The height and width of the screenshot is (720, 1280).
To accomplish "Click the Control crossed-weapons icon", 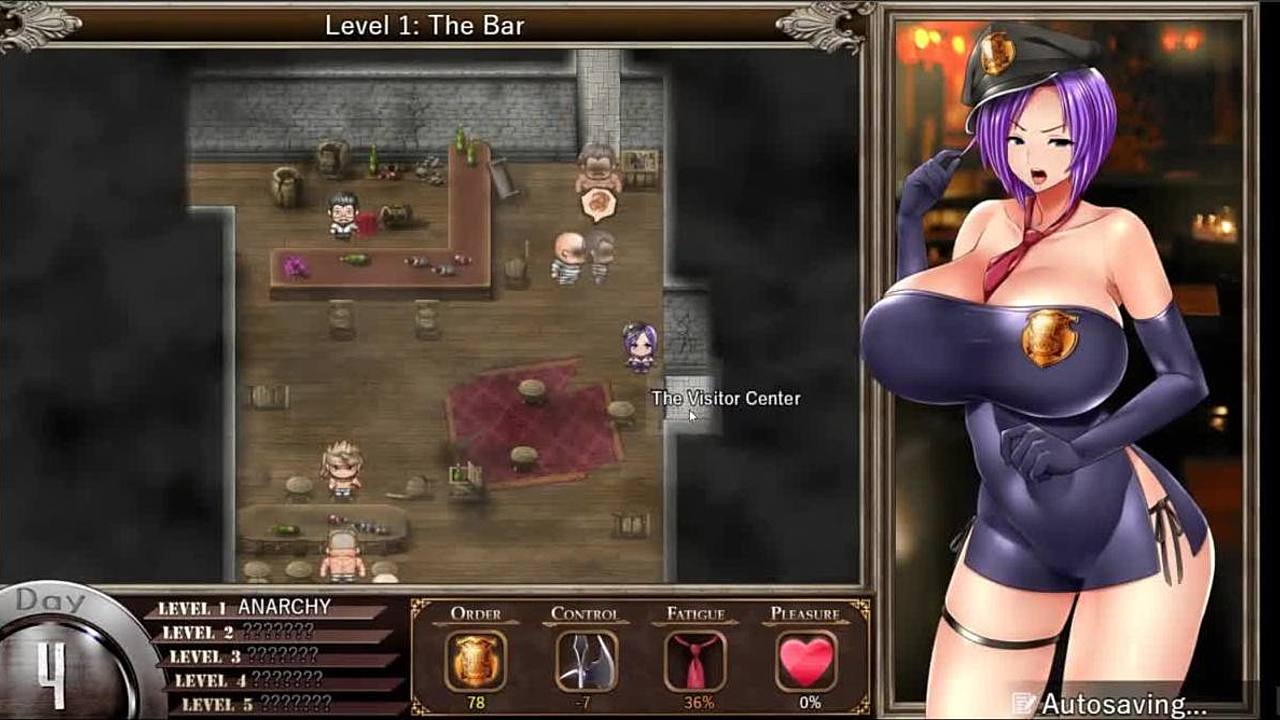I will click(x=586, y=661).
